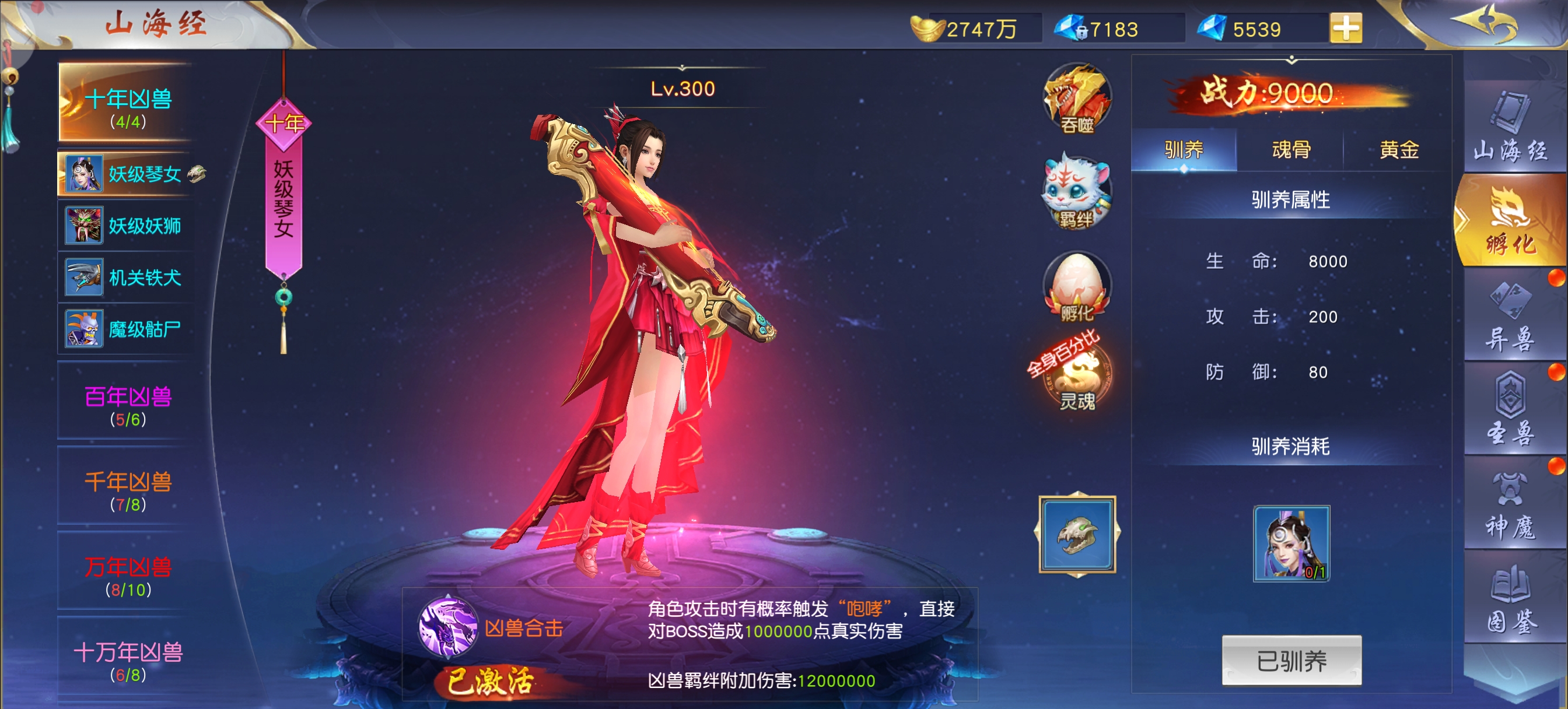This screenshot has height=709, width=1568.
Task: Open the 千年凶兽 category
Action: click(x=128, y=489)
